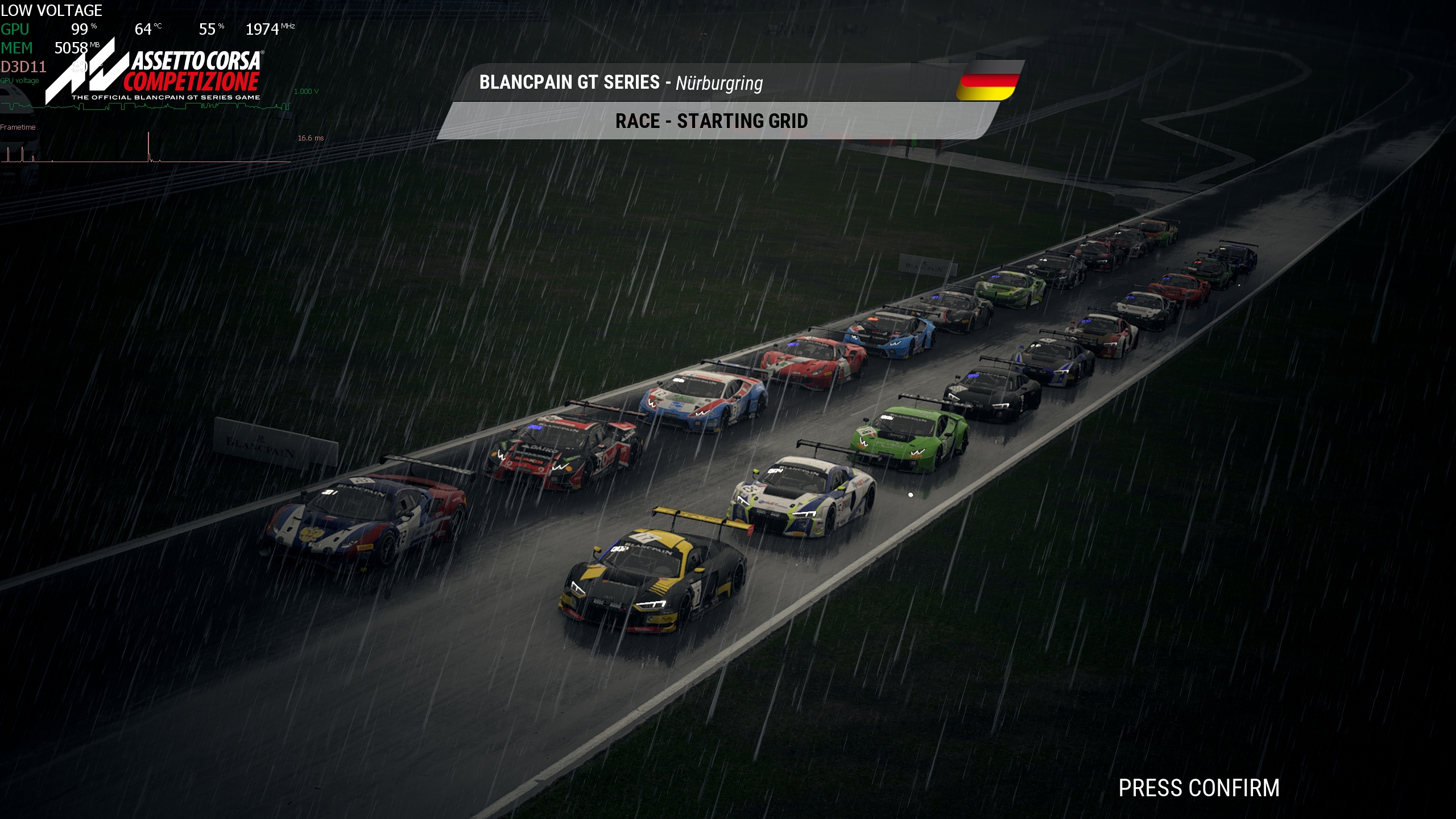The image size is (1456, 819).
Task: Click the PRESS CONFIRM prompt to continue
Action: point(1198,788)
